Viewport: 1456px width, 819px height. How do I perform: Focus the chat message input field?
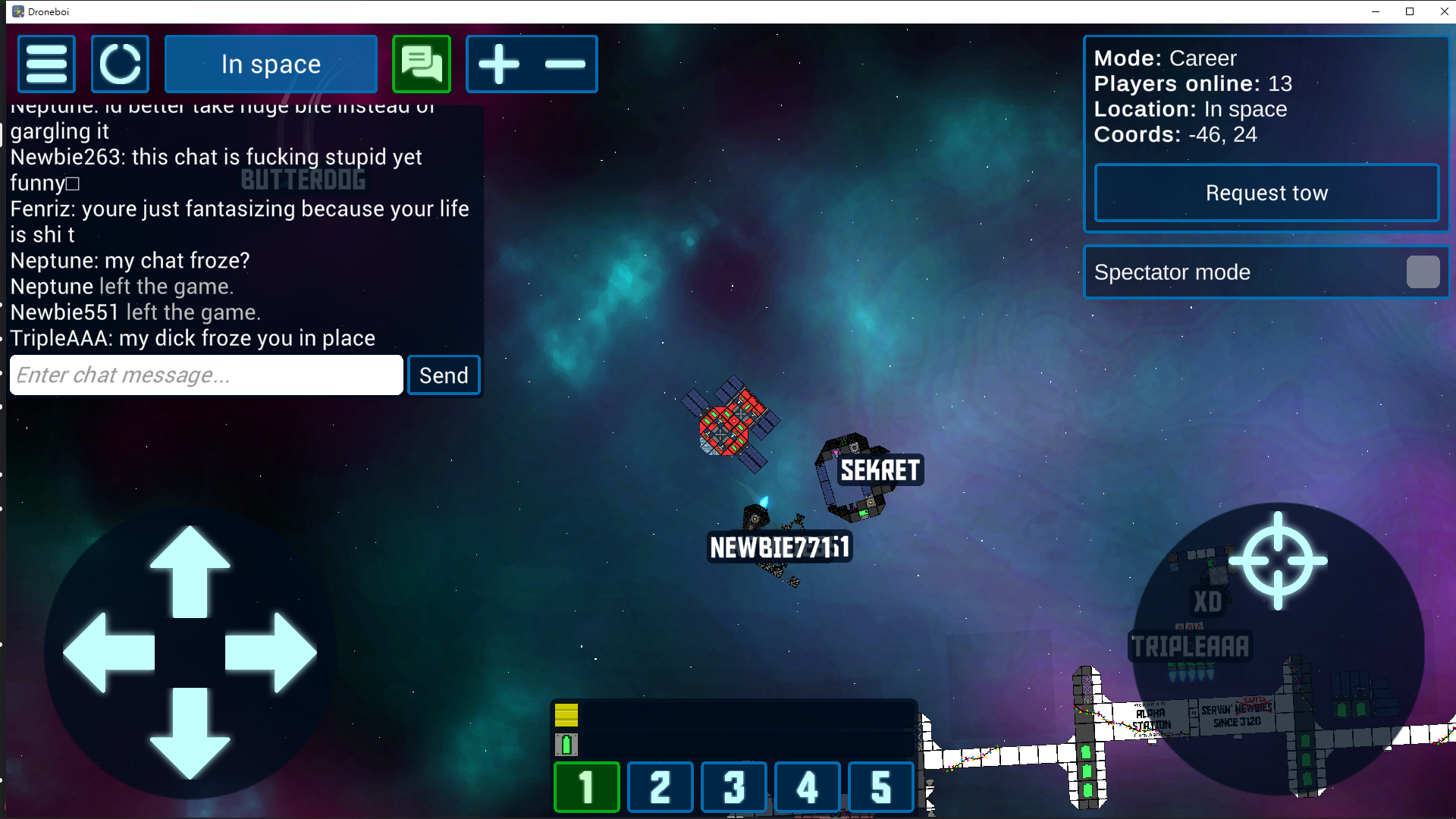coord(206,375)
